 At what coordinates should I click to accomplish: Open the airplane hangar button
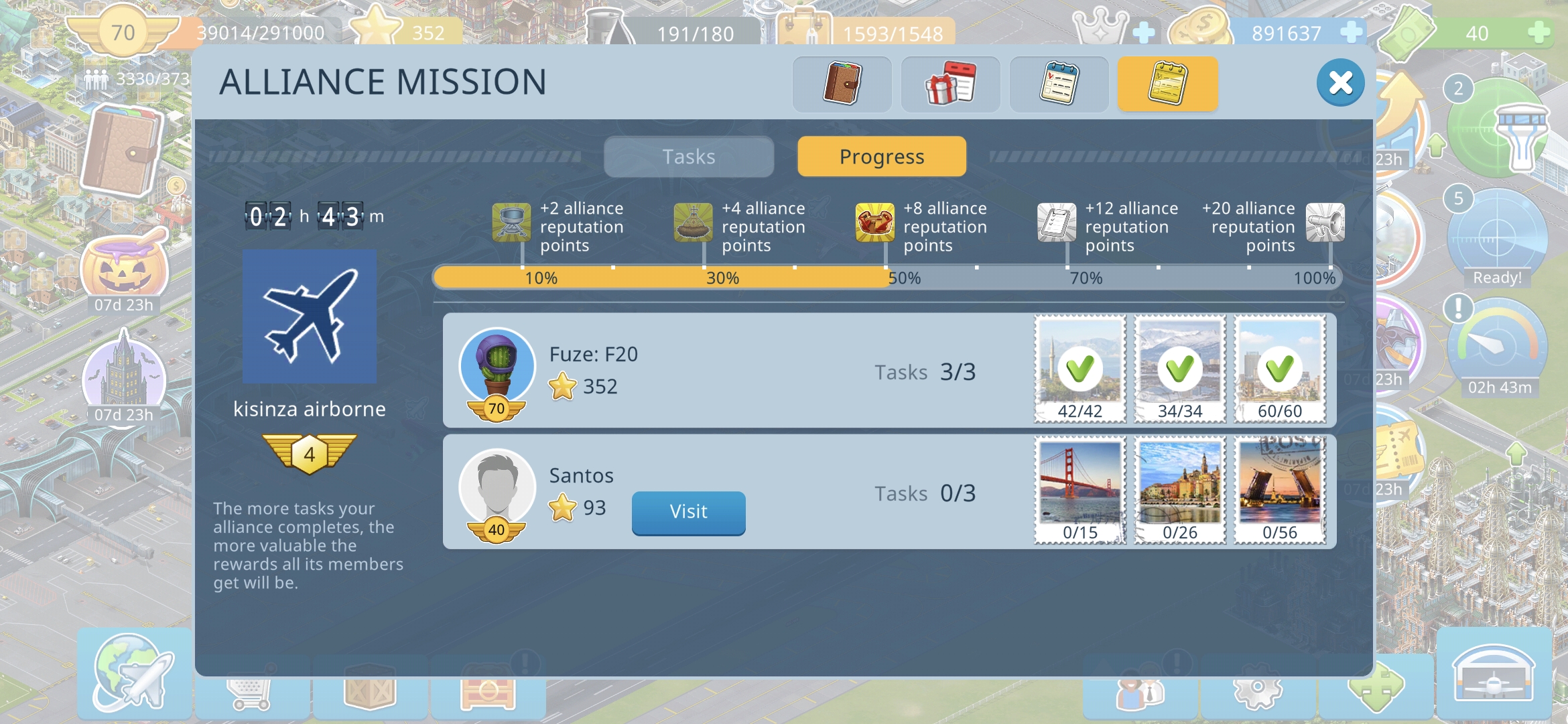pos(1493,674)
